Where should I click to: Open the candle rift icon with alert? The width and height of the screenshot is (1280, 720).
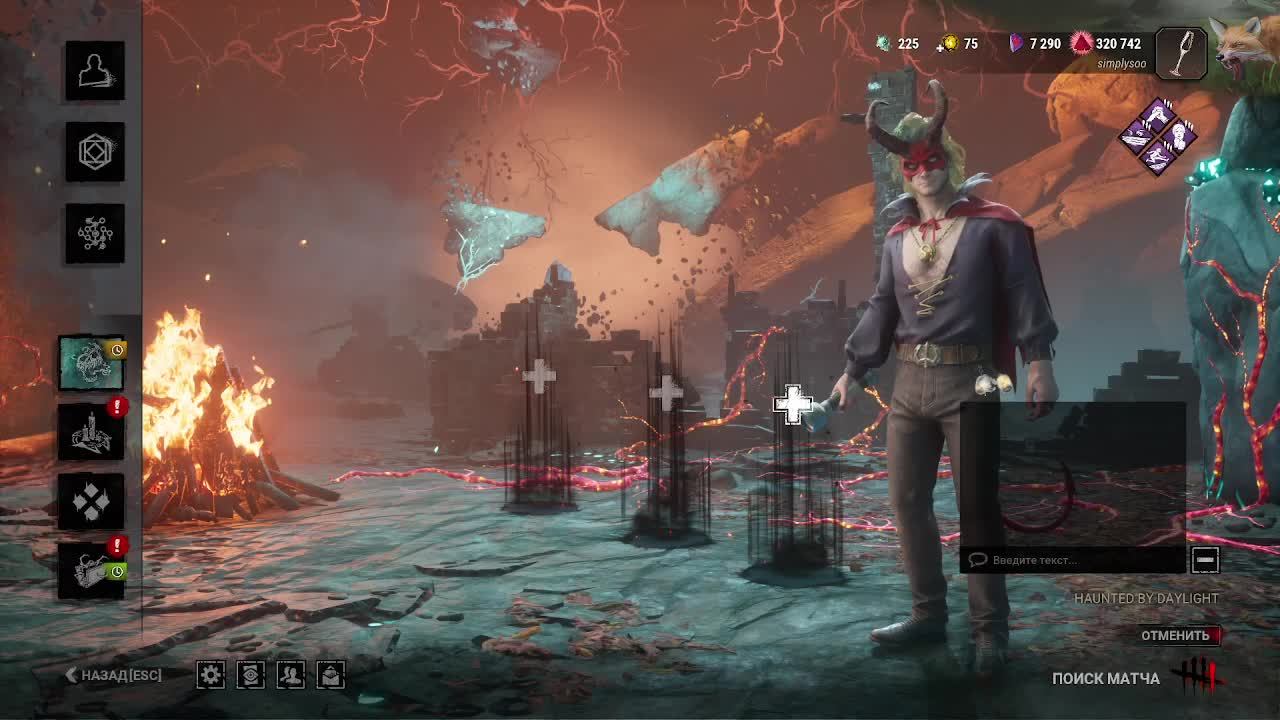pos(91,432)
